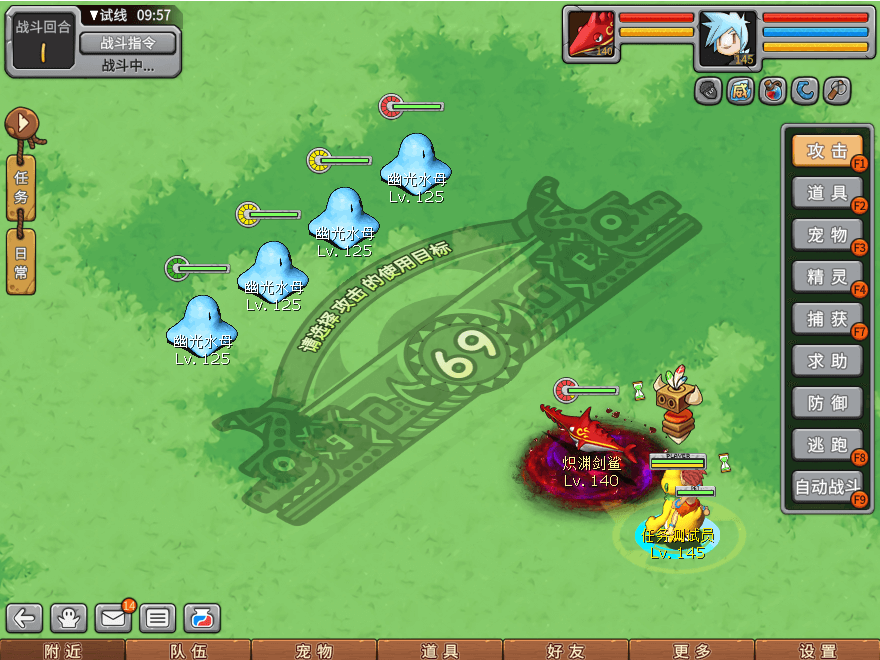Target the red-marked 幽光水母 jellyfish enemy
Image resolution: width=880 pixels, height=660 pixels.
(x=416, y=160)
